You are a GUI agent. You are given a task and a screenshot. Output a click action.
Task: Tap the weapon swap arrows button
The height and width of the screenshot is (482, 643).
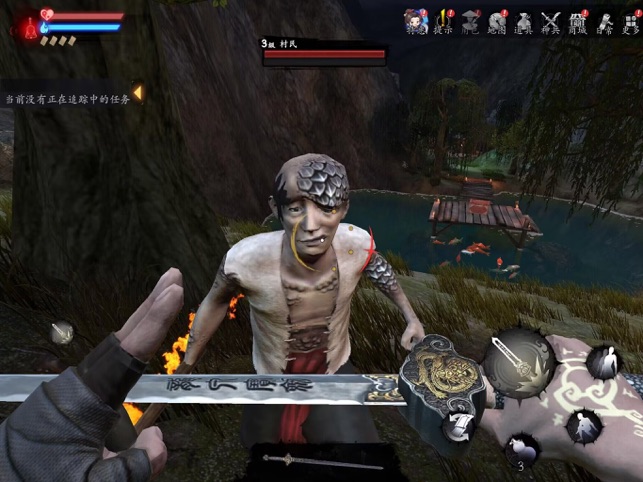(457, 427)
